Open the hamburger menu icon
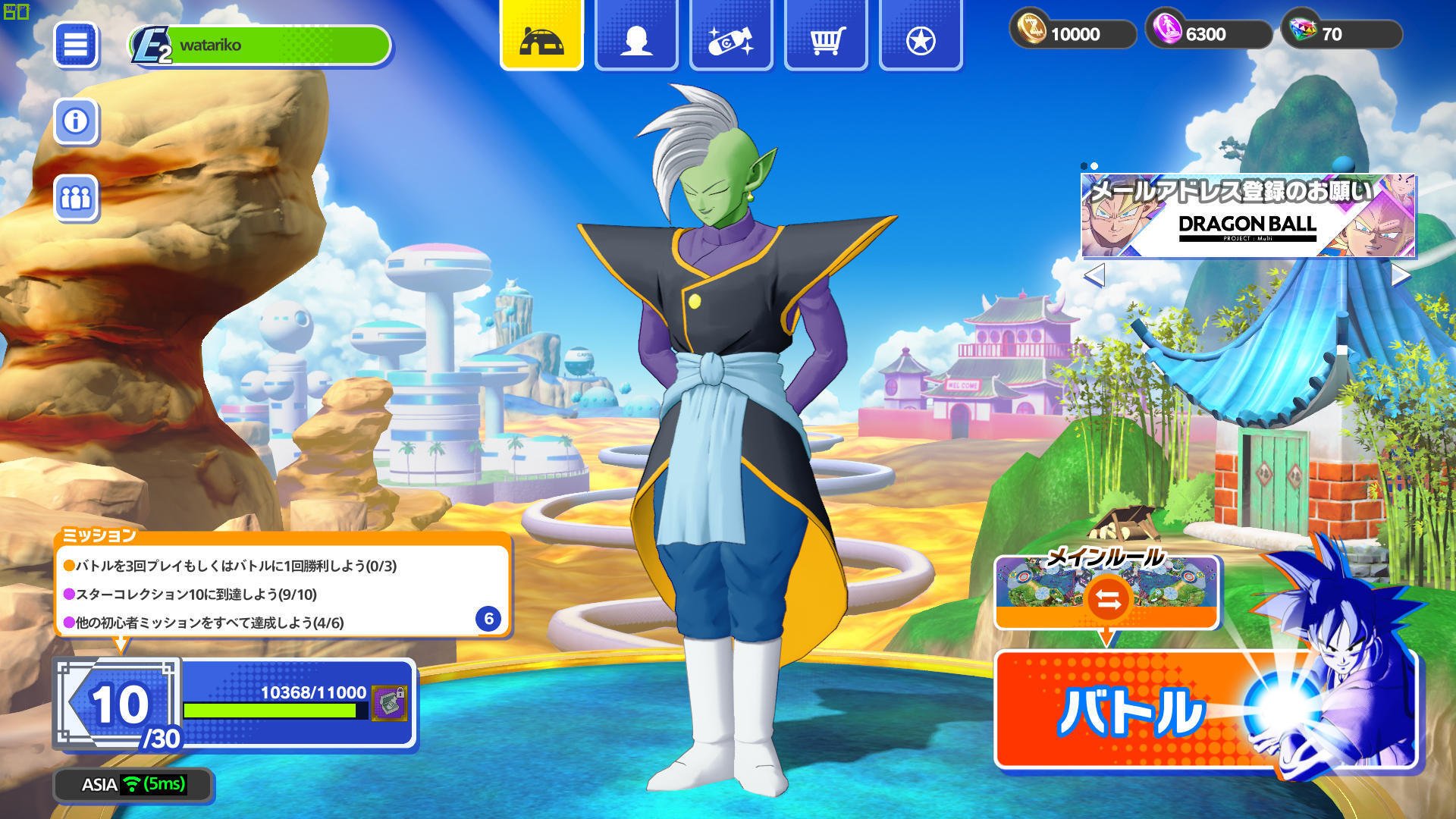 pos(76,43)
